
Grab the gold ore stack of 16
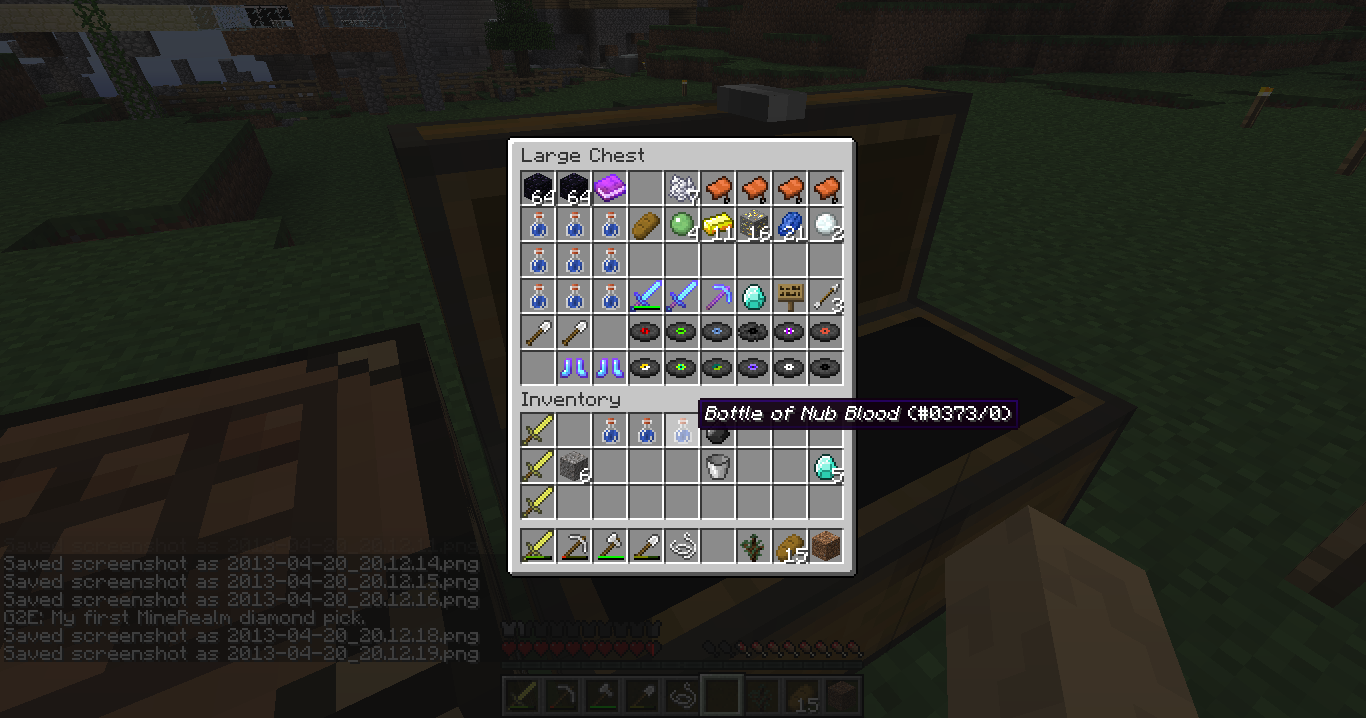[x=754, y=224]
